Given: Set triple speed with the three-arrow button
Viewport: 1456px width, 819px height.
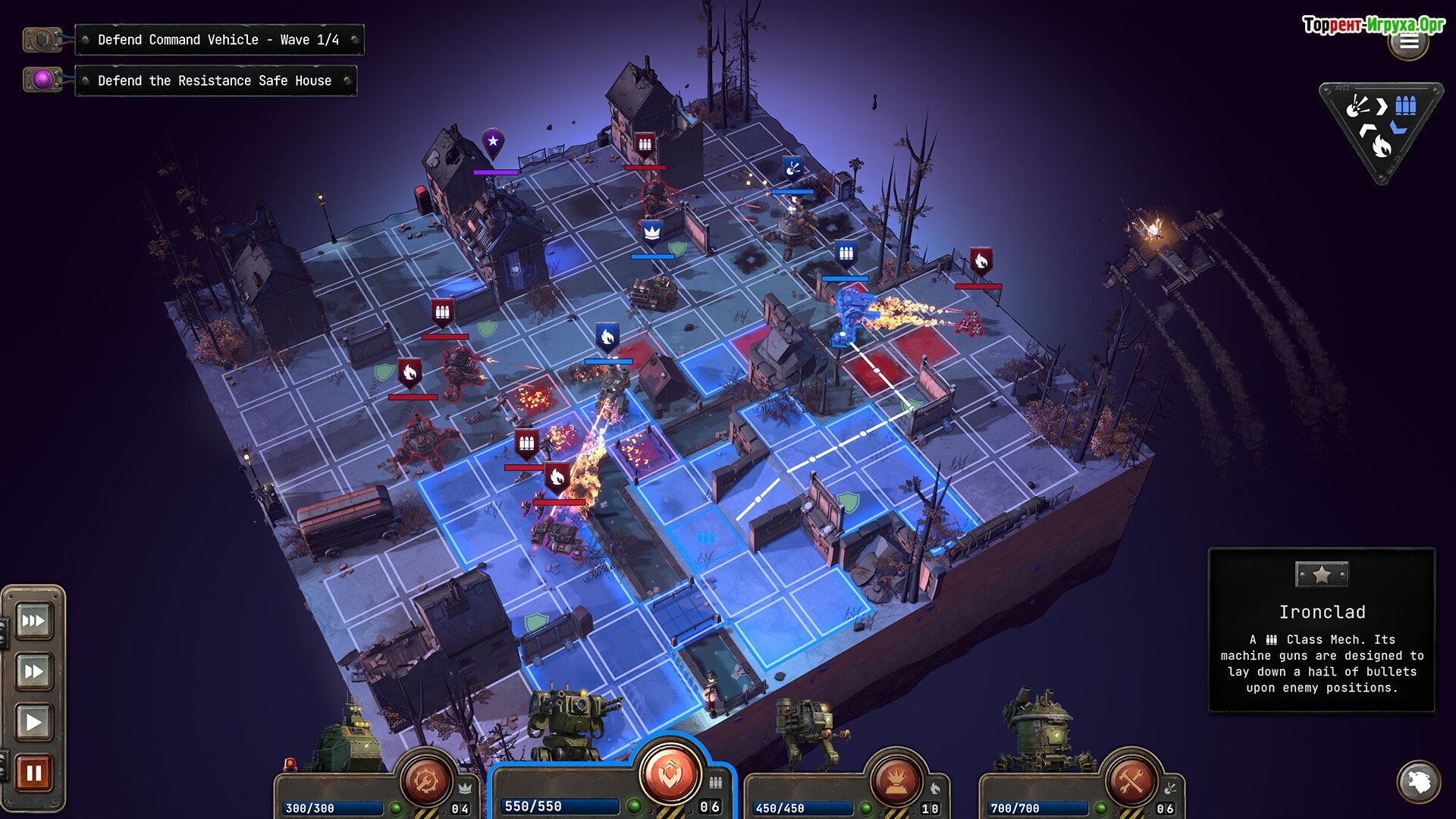Looking at the screenshot, I should point(33,621).
